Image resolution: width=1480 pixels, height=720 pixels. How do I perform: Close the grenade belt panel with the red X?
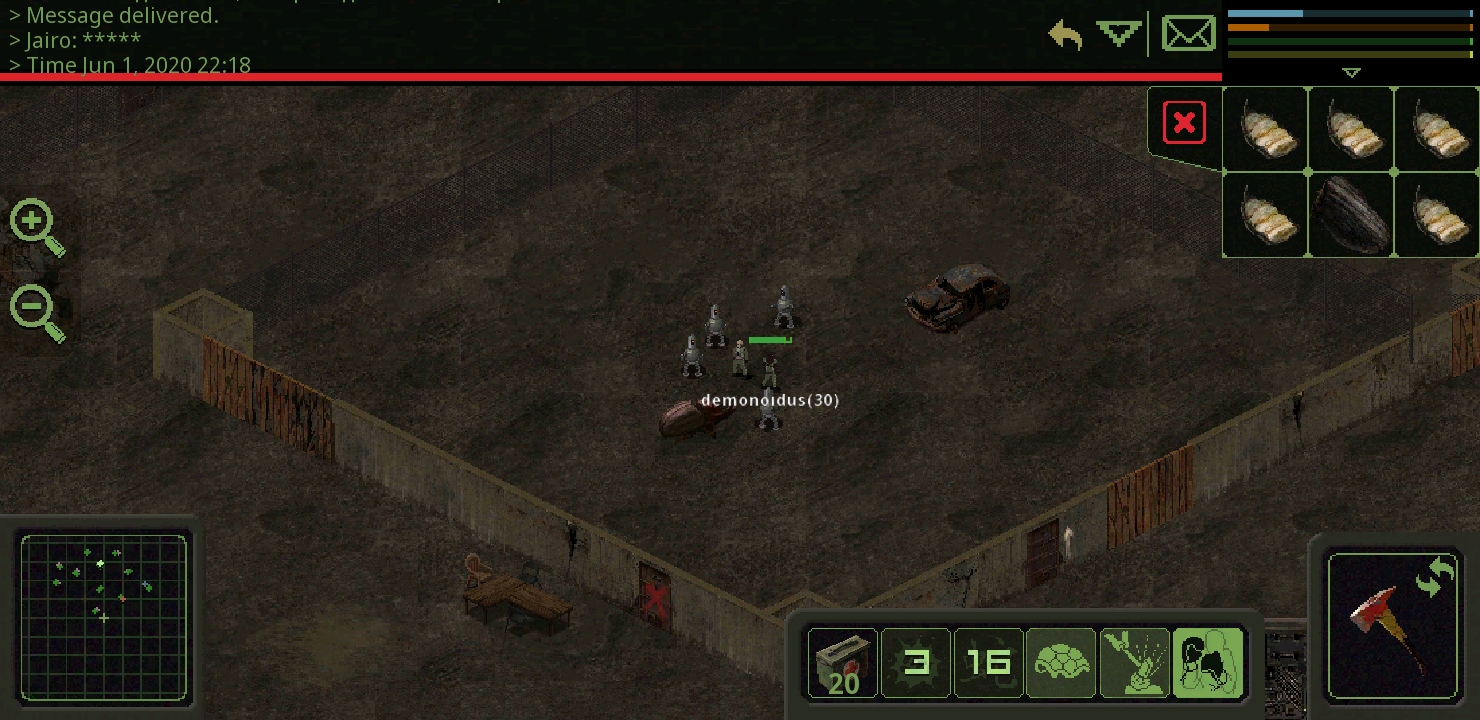pos(1185,122)
